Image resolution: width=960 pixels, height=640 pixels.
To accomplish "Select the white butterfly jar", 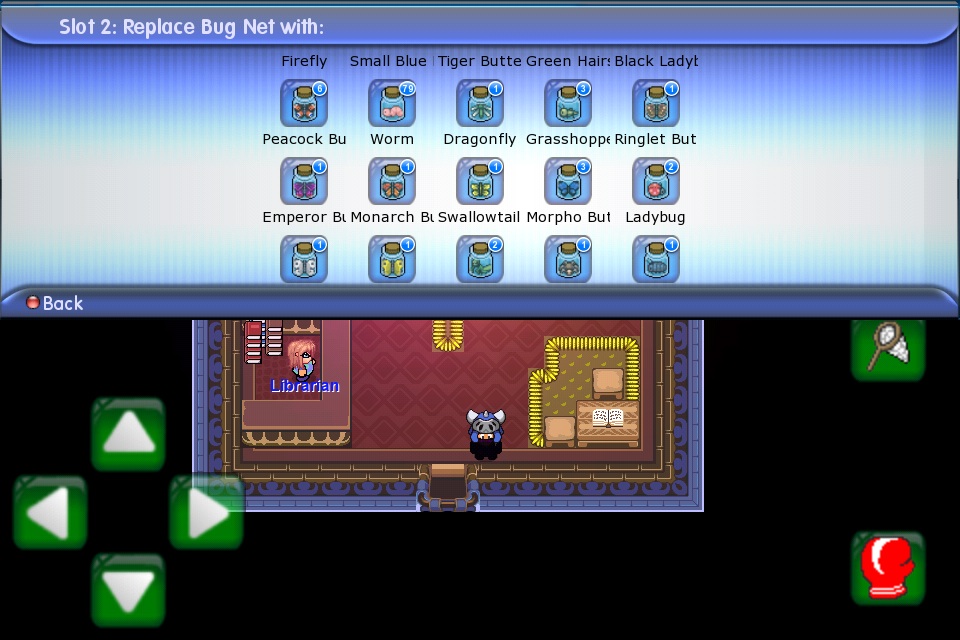I will tap(304, 259).
